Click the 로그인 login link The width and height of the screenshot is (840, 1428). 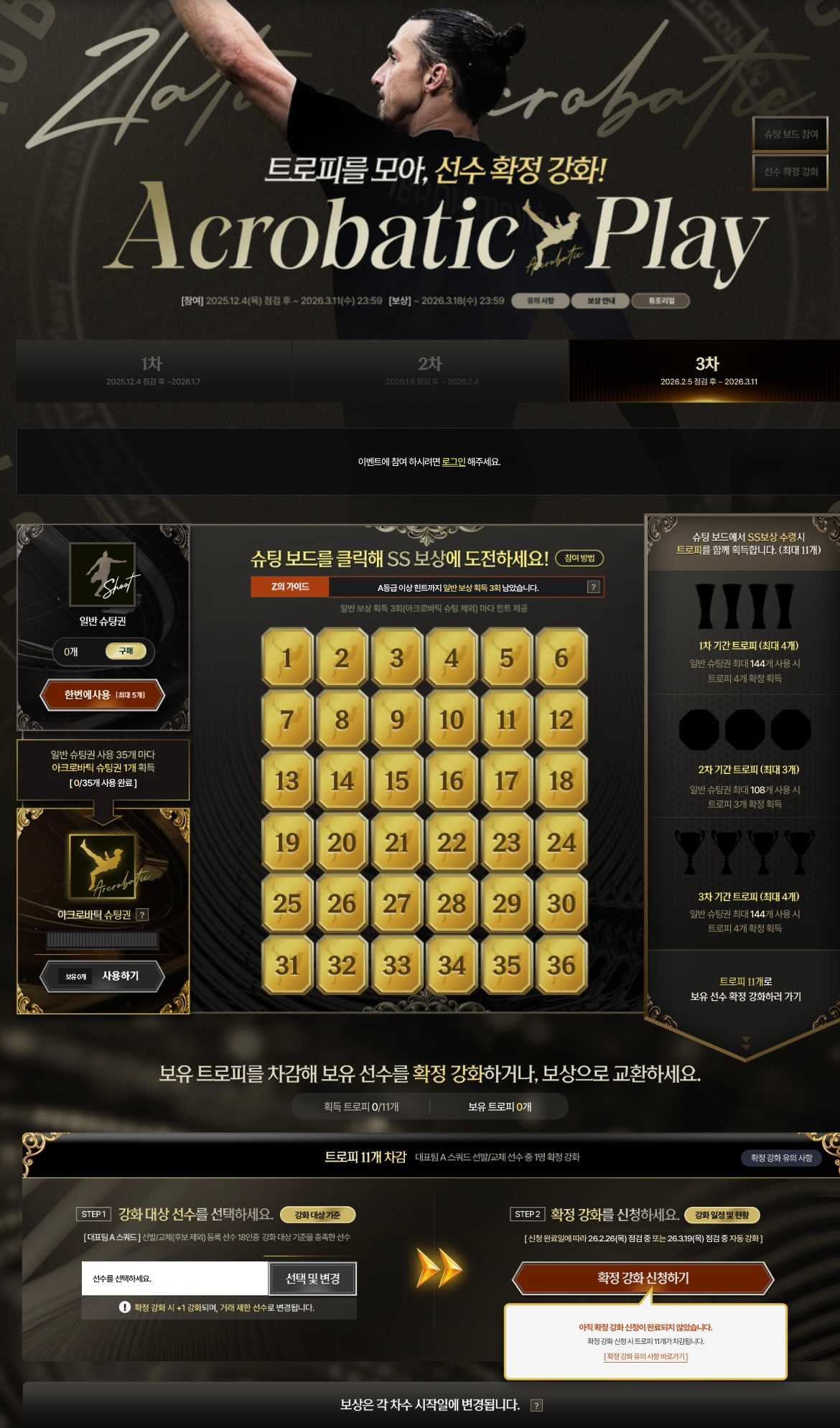click(453, 462)
